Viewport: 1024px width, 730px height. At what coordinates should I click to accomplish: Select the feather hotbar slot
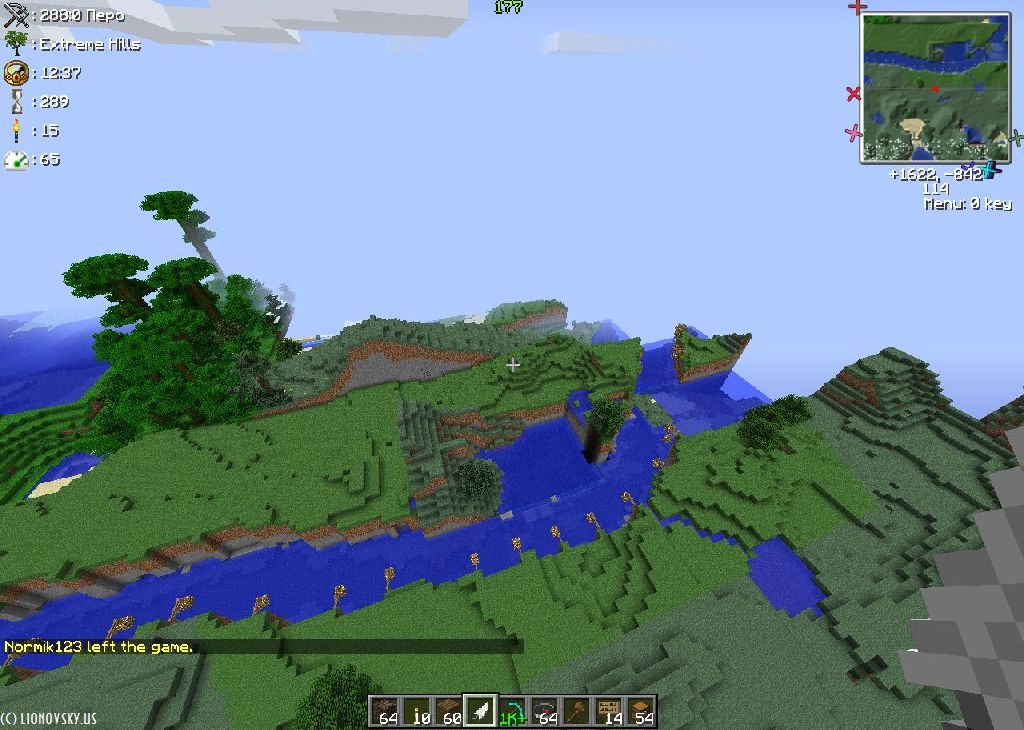pos(481,711)
